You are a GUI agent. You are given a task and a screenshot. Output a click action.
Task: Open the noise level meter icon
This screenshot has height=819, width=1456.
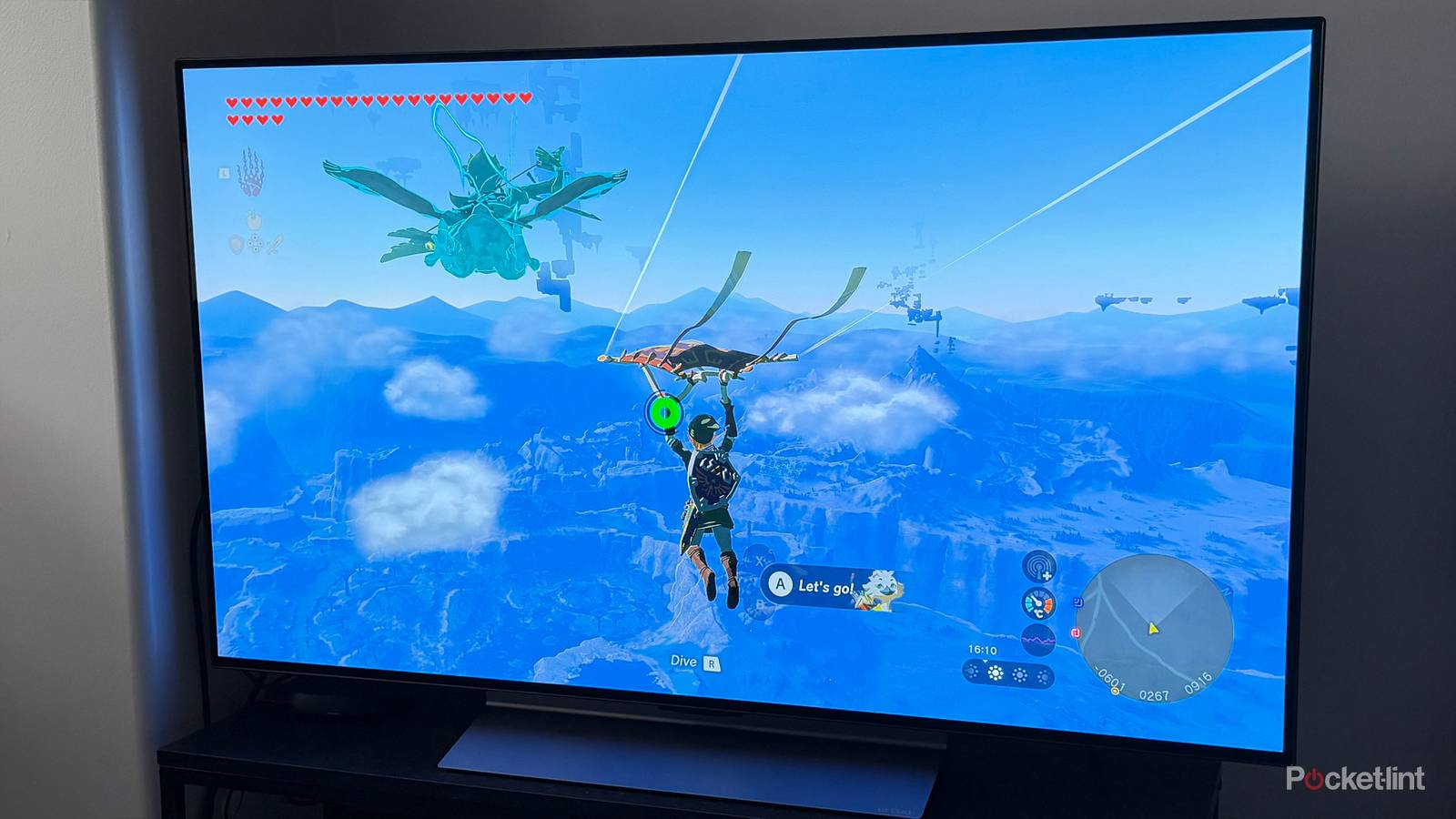[x=1037, y=638]
